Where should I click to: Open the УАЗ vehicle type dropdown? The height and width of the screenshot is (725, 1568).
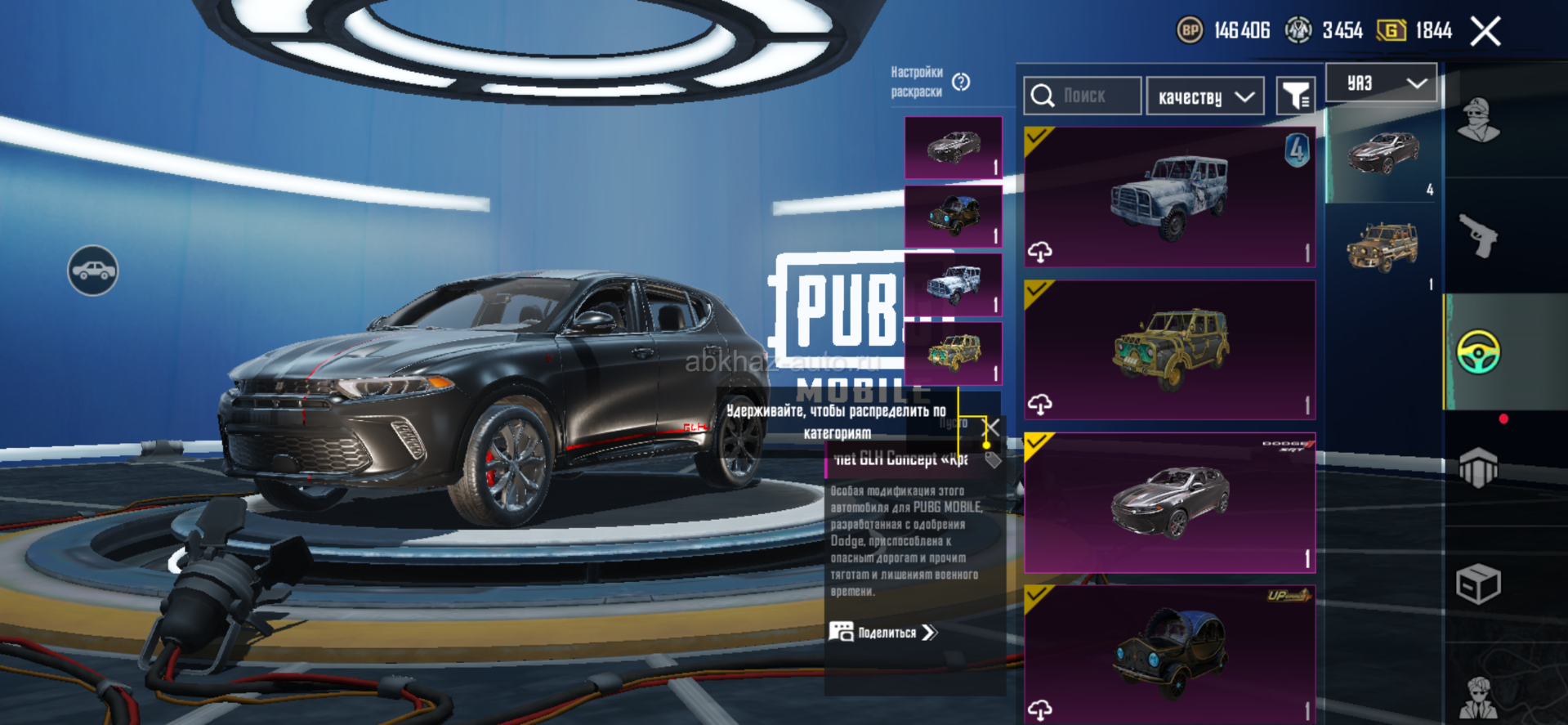(1381, 83)
